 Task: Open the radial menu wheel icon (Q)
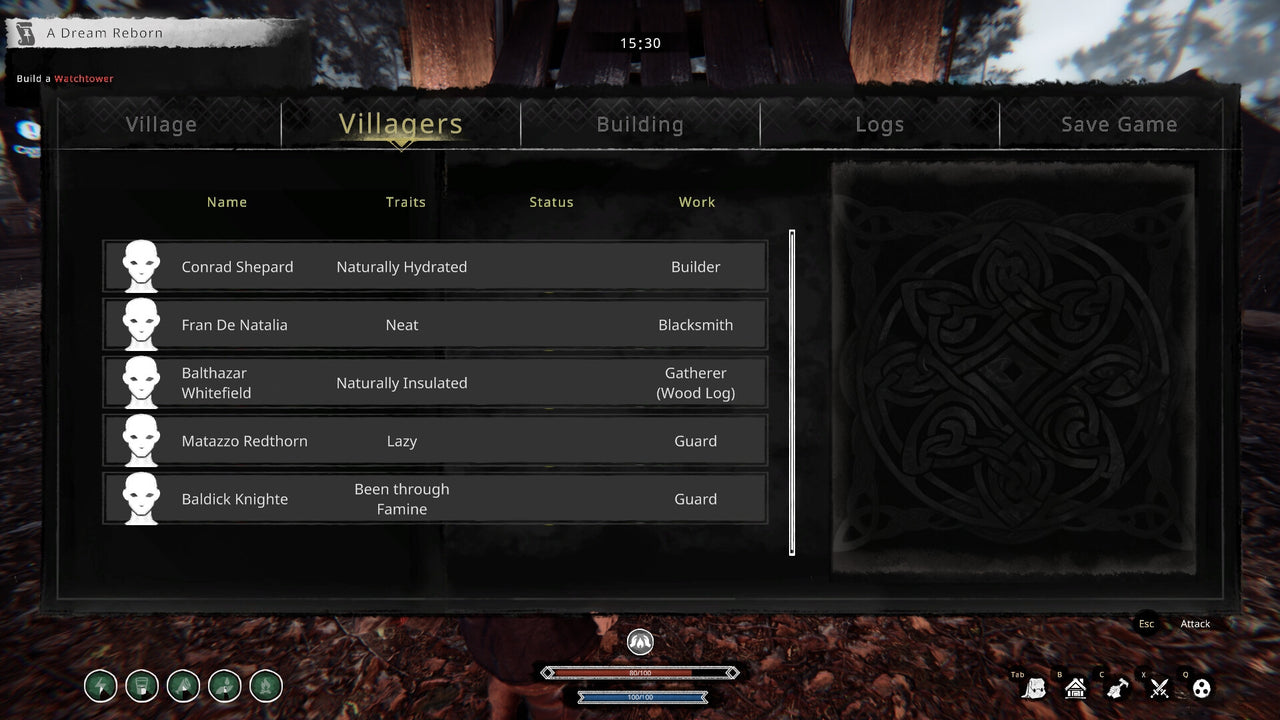[x=1200, y=688]
